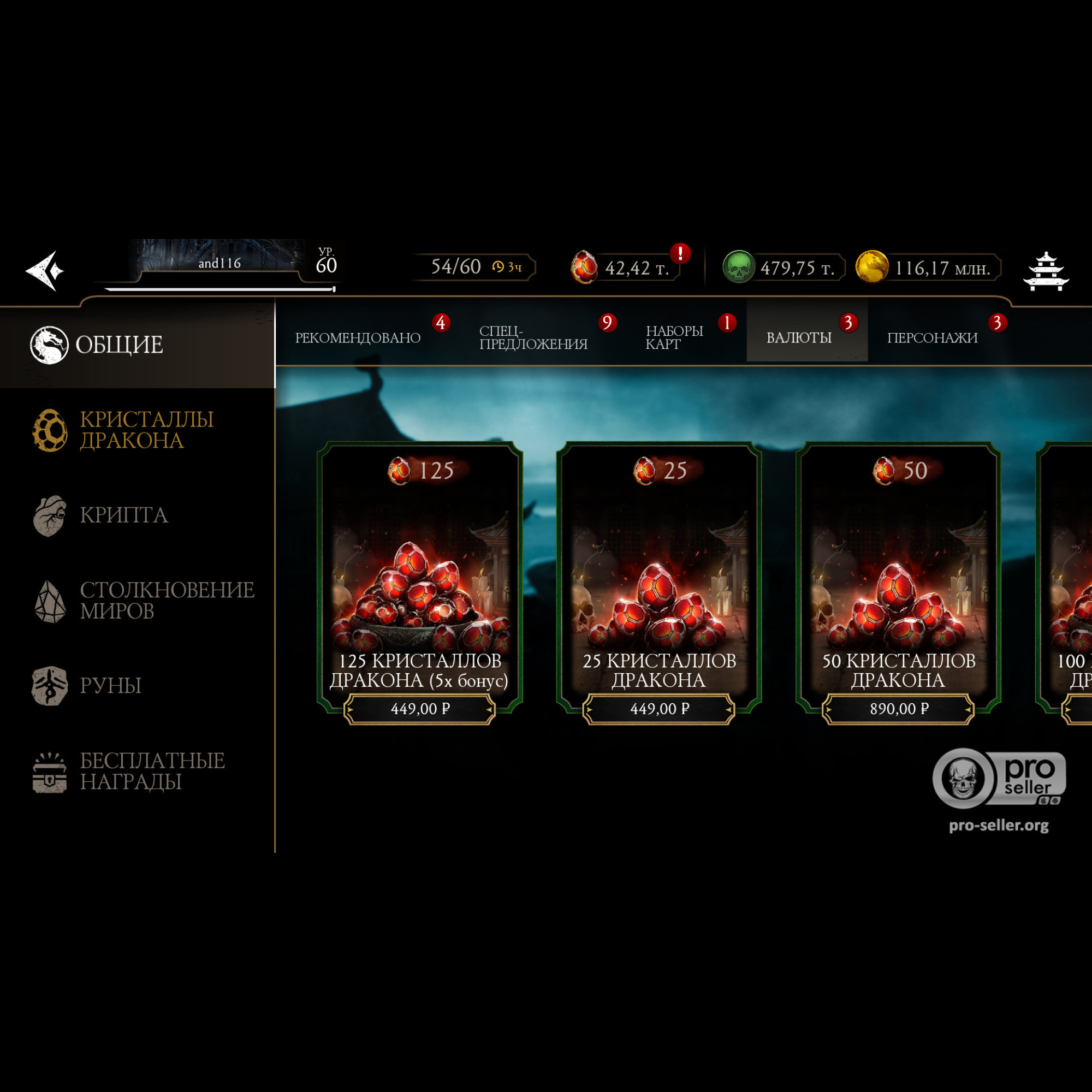The width and height of the screenshot is (1092, 1092).
Task: Buy 25 dragon crystals for 449,00 ₽
Action: click(x=659, y=708)
